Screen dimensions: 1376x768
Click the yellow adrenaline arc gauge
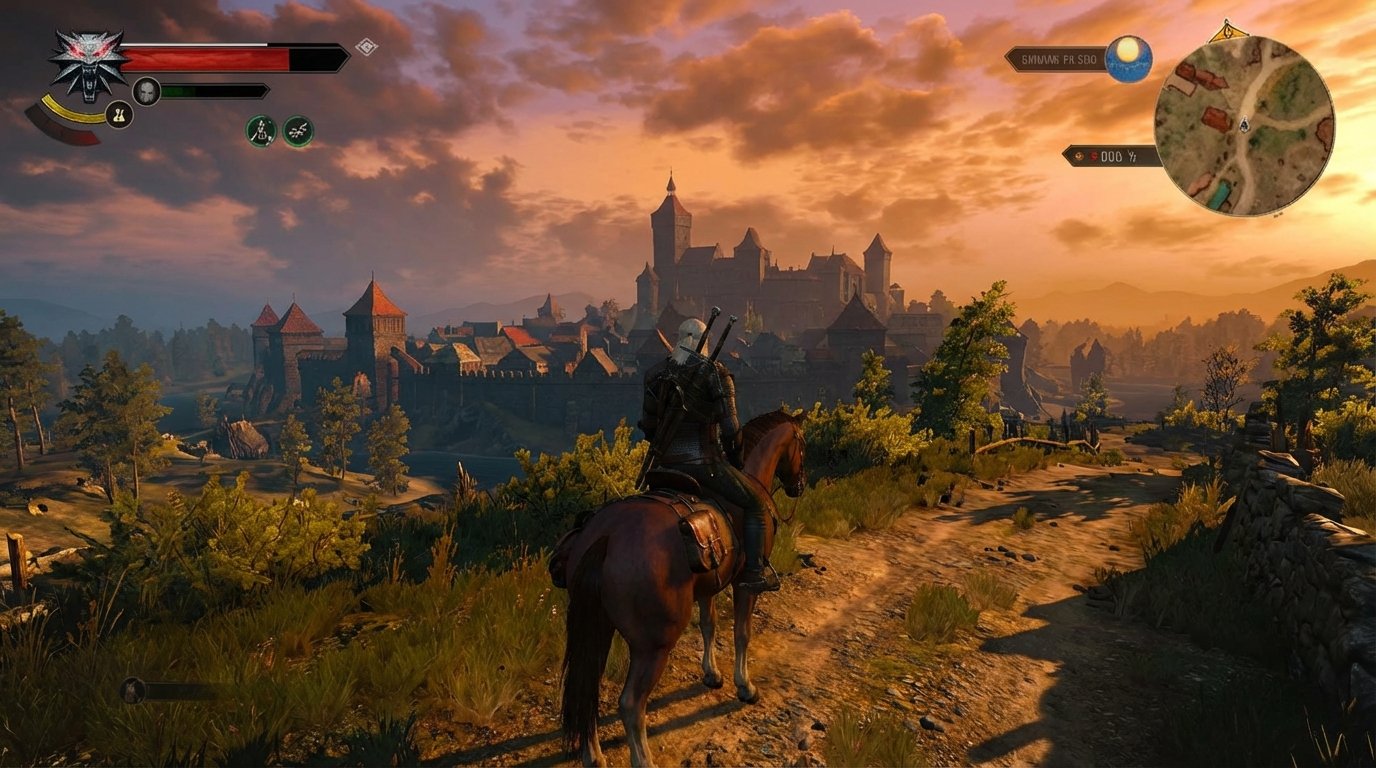(67, 113)
